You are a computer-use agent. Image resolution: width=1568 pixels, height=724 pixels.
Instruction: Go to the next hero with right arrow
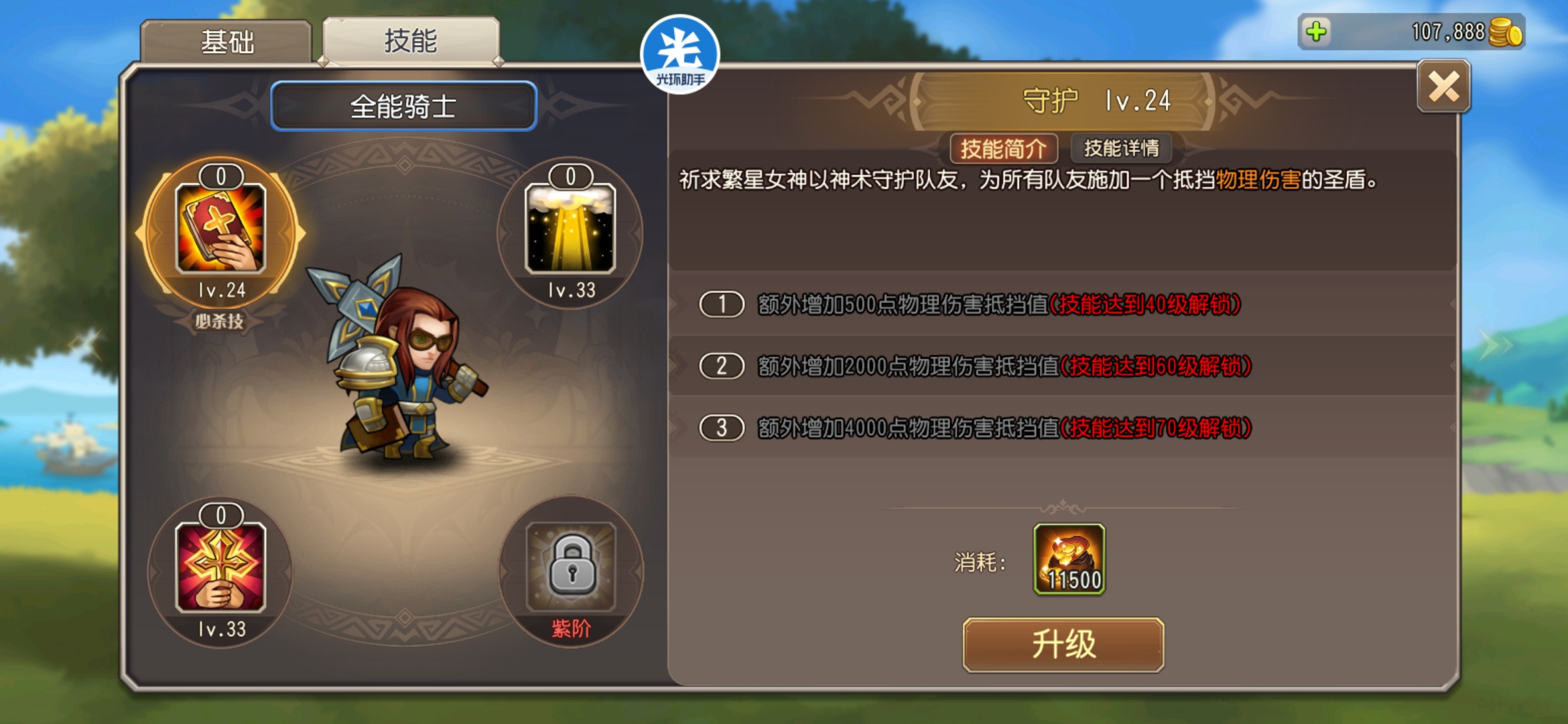1496,345
